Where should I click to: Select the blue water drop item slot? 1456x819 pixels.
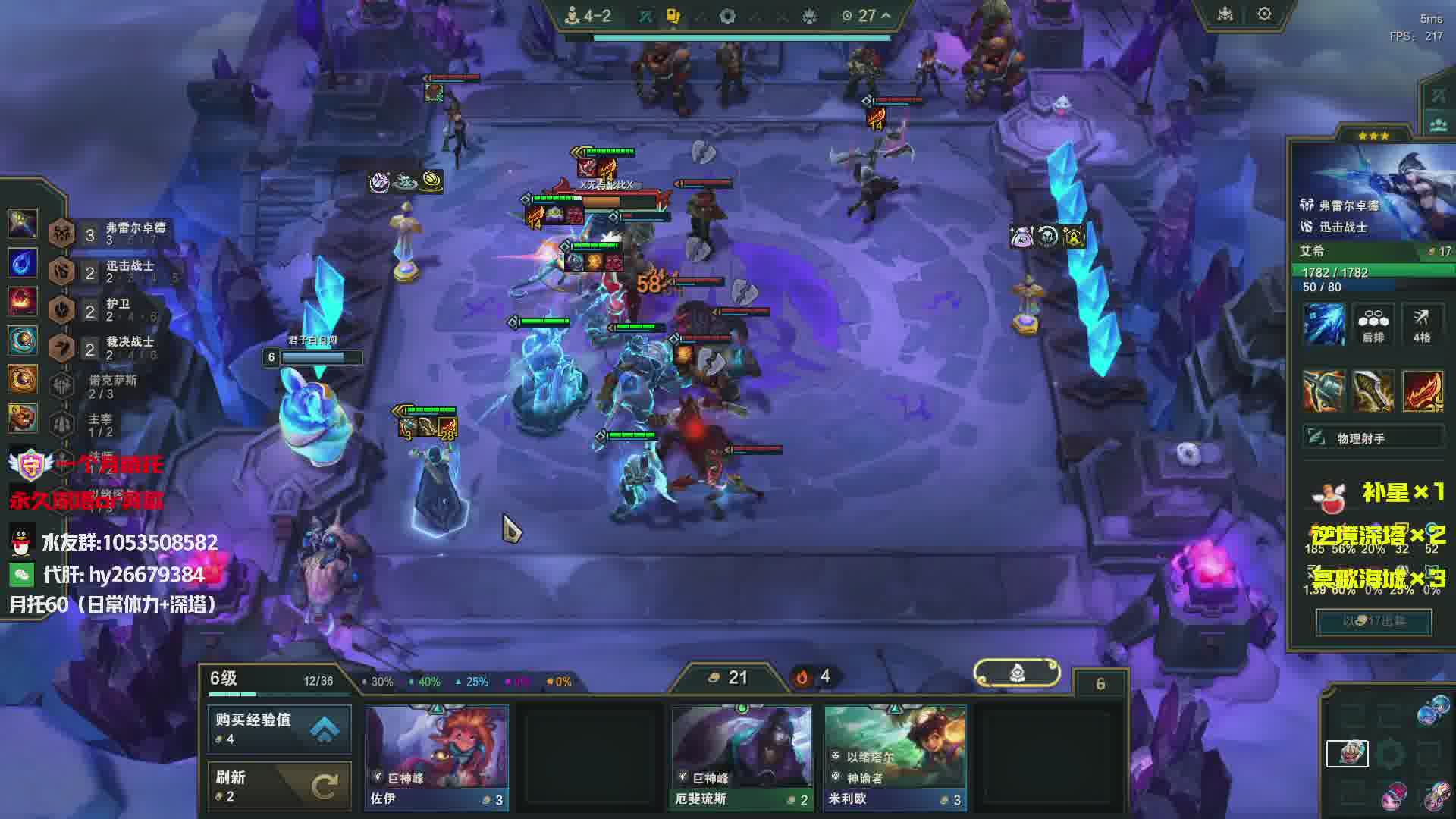pos(22,262)
